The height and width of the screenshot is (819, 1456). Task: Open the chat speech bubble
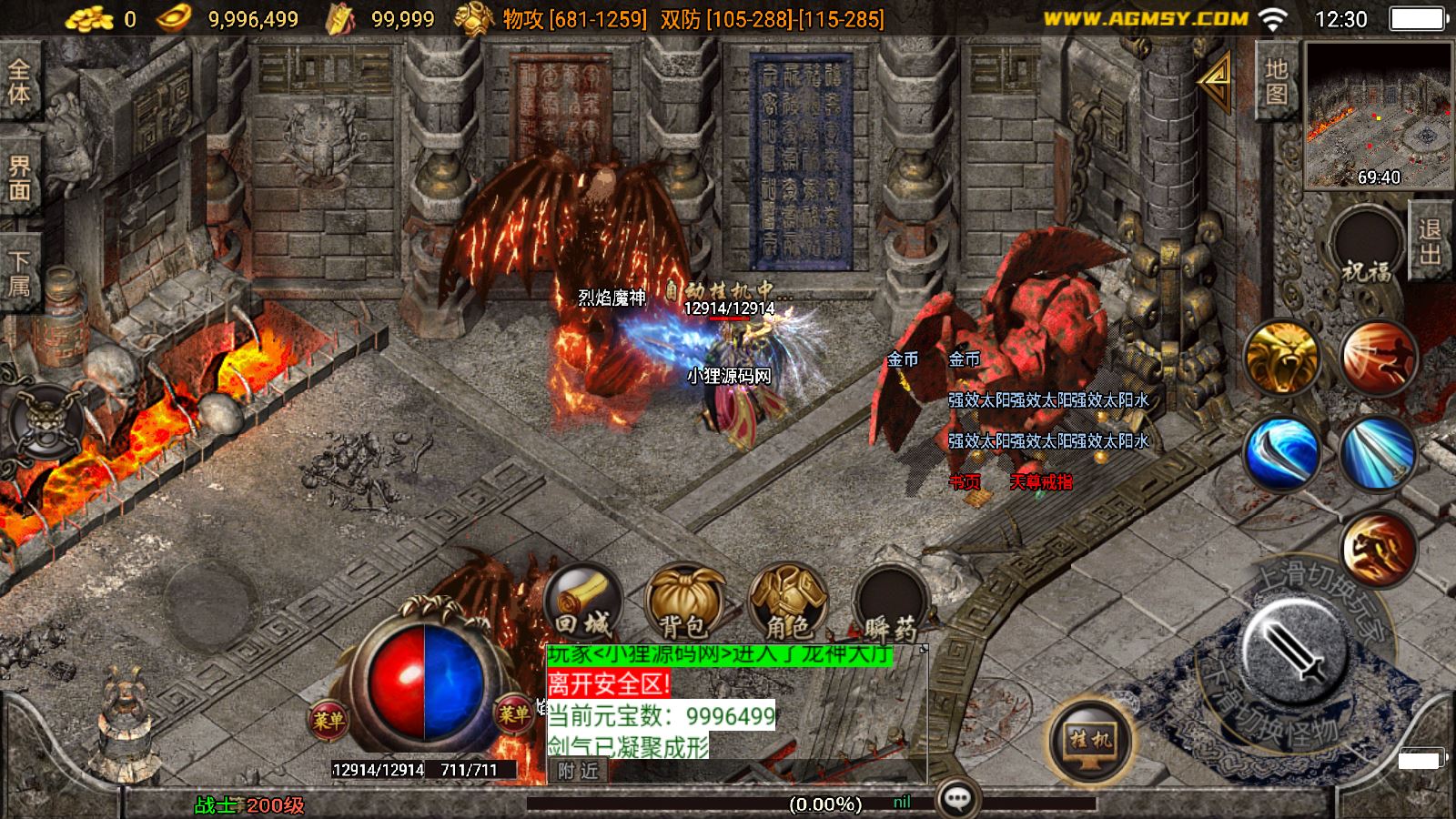956,800
